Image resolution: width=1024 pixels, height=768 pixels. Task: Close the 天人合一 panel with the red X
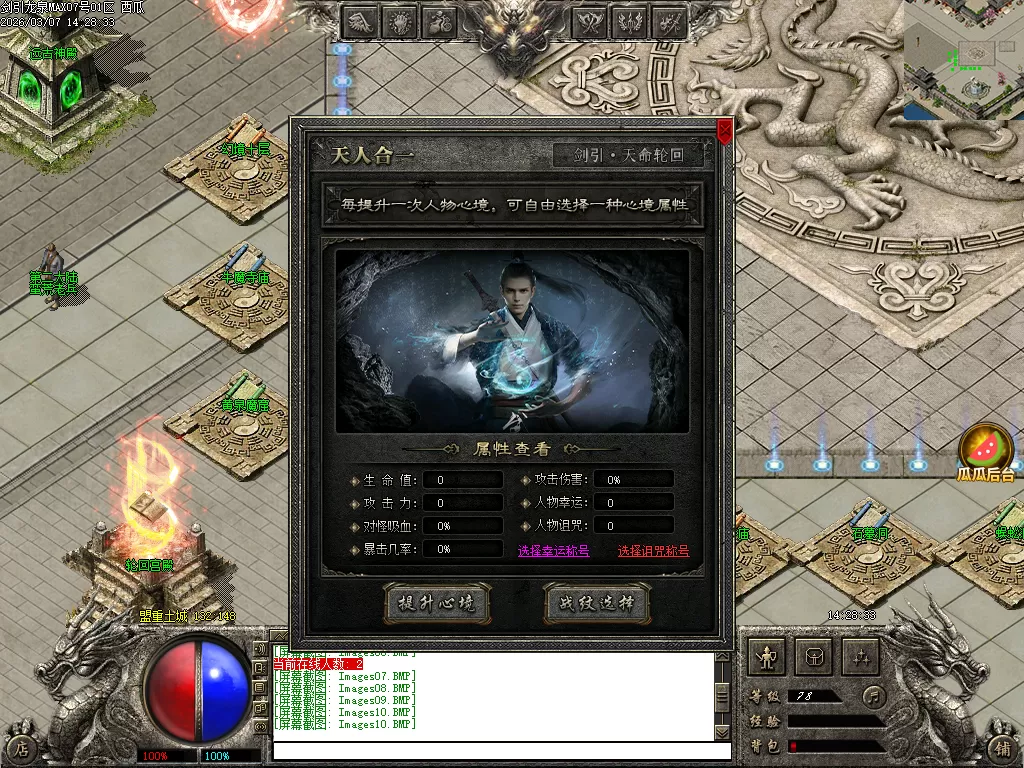point(725,129)
